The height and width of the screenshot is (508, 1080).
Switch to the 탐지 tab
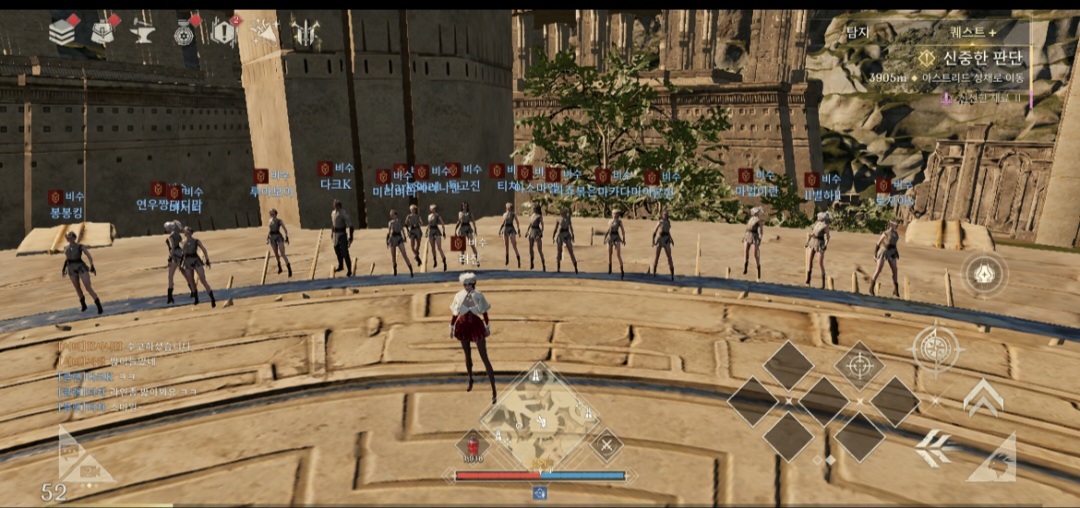858,32
